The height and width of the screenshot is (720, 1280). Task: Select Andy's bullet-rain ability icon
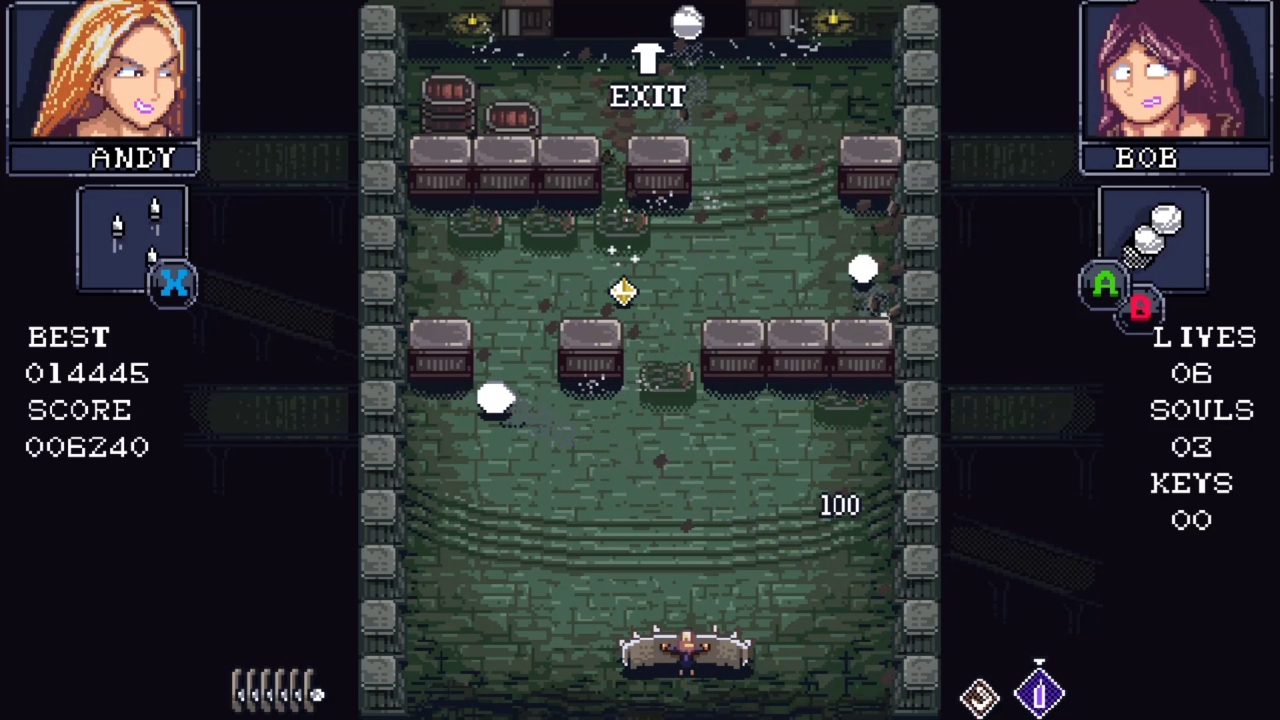coord(131,230)
